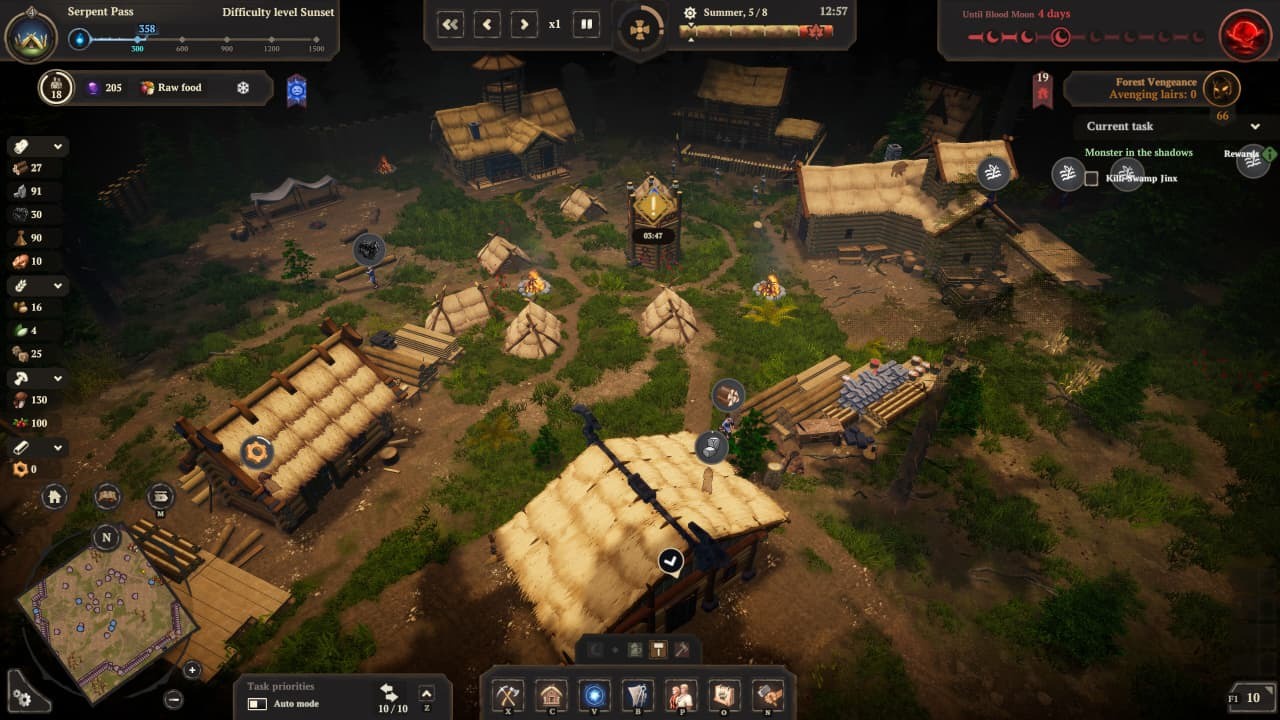Collapse the Current task panel
Image resolution: width=1280 pixels, height=720 pixels.
[1256, 127]
